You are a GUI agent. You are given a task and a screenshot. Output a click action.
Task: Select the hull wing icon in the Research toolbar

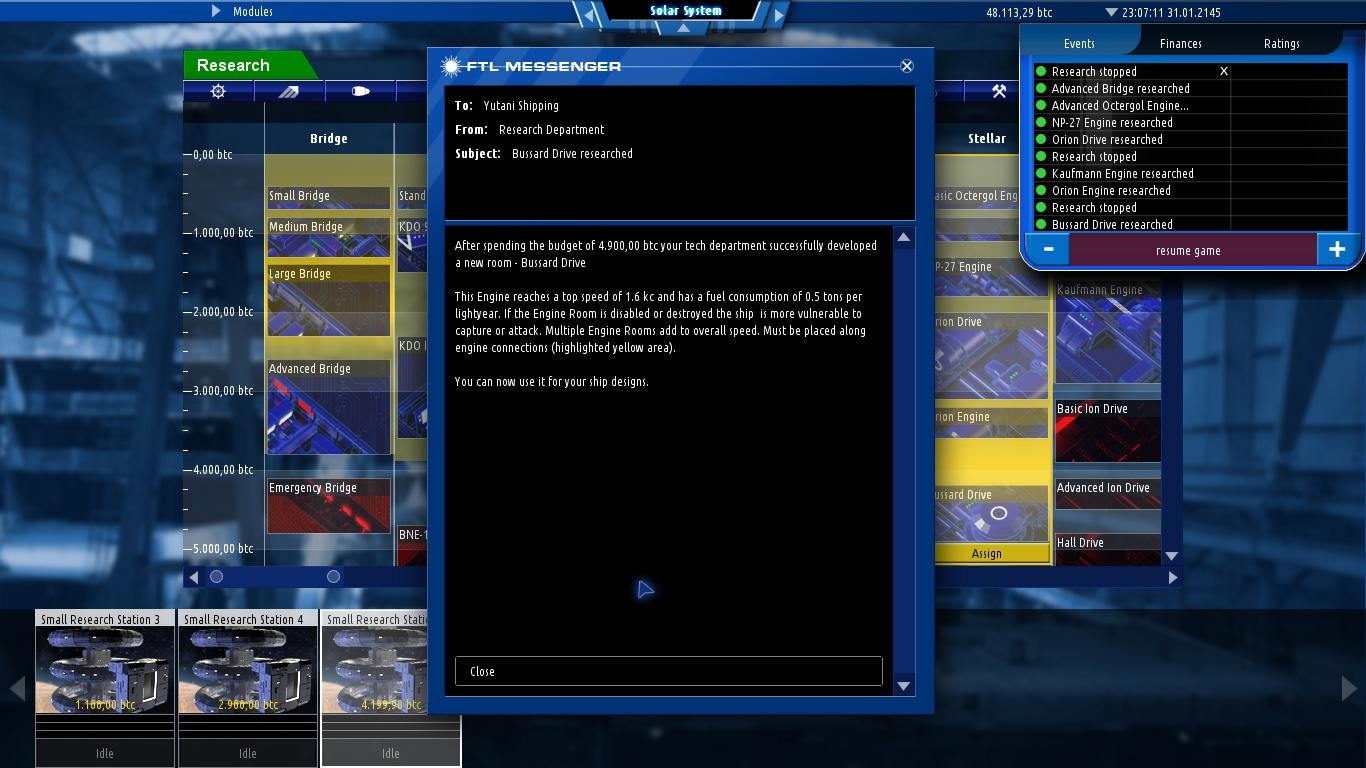pos(288,90)
